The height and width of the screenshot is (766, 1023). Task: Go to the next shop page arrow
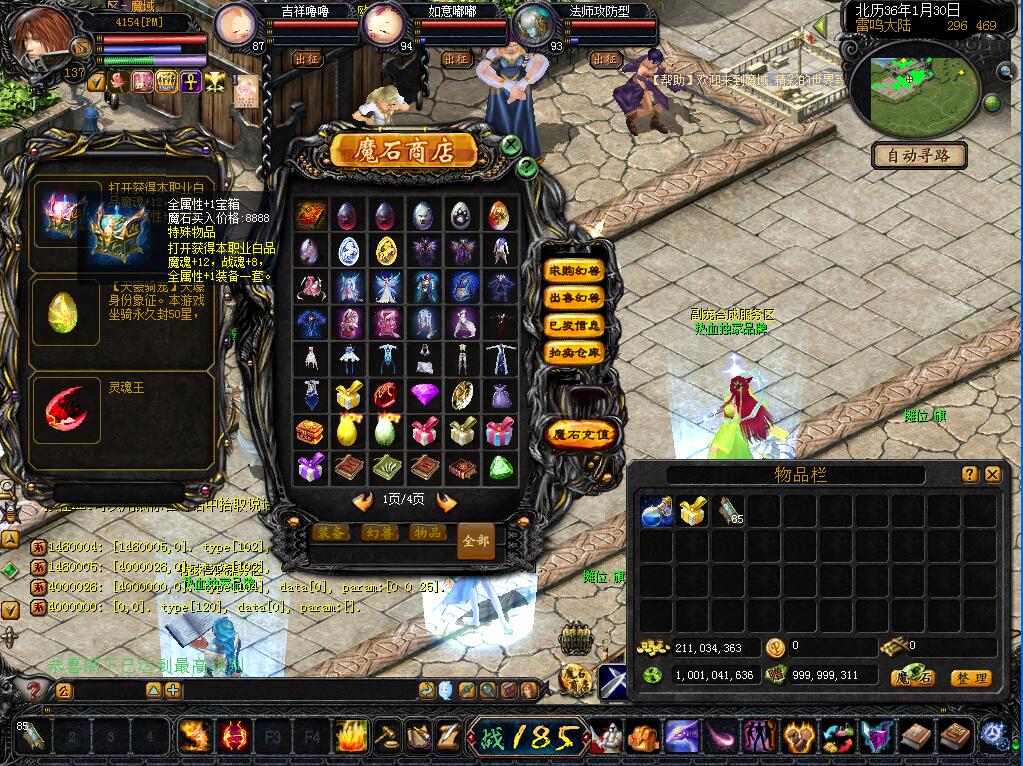pyautogui.click(x=446, y=501)
